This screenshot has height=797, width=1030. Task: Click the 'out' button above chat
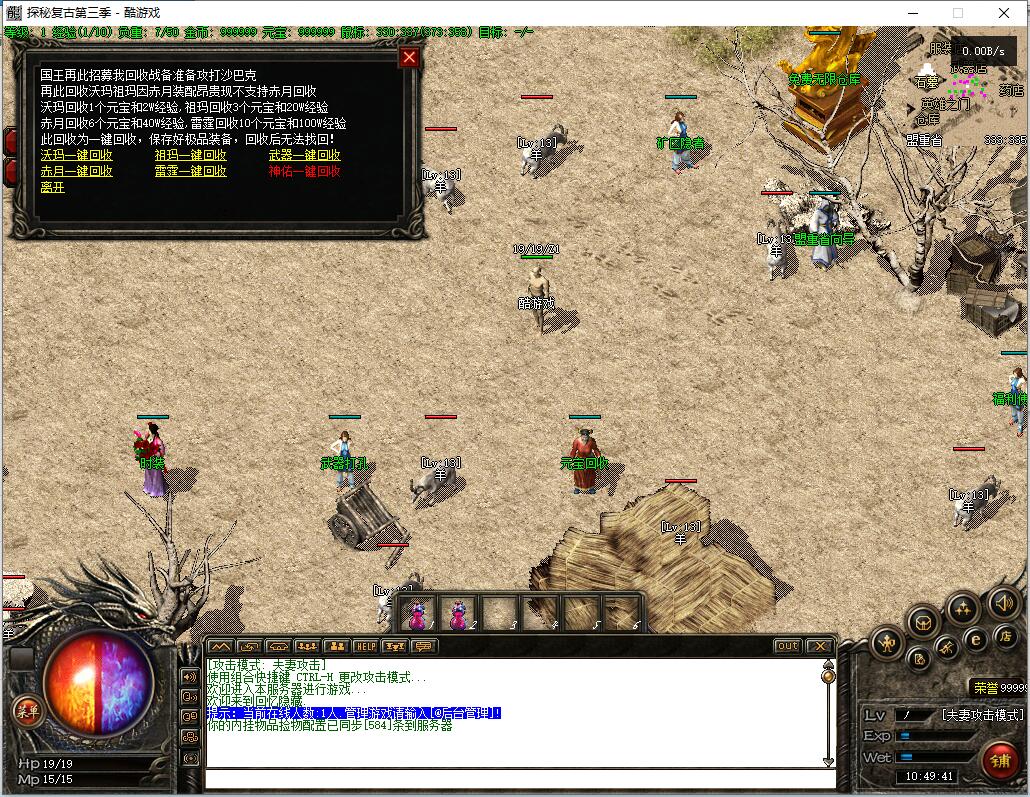788,646
